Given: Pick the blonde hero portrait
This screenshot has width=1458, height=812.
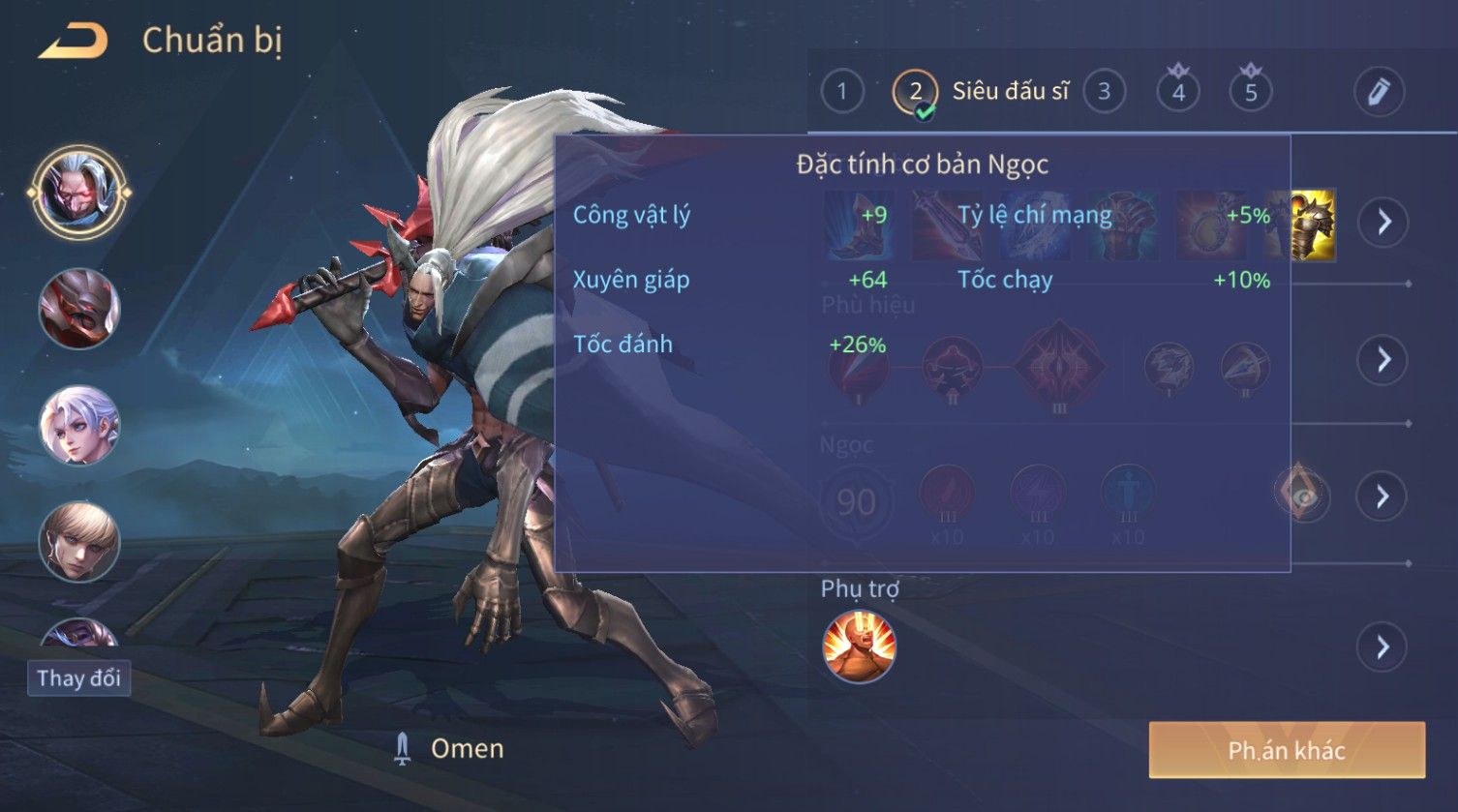Looking at the screenshot, I should (x=79, y=541).
